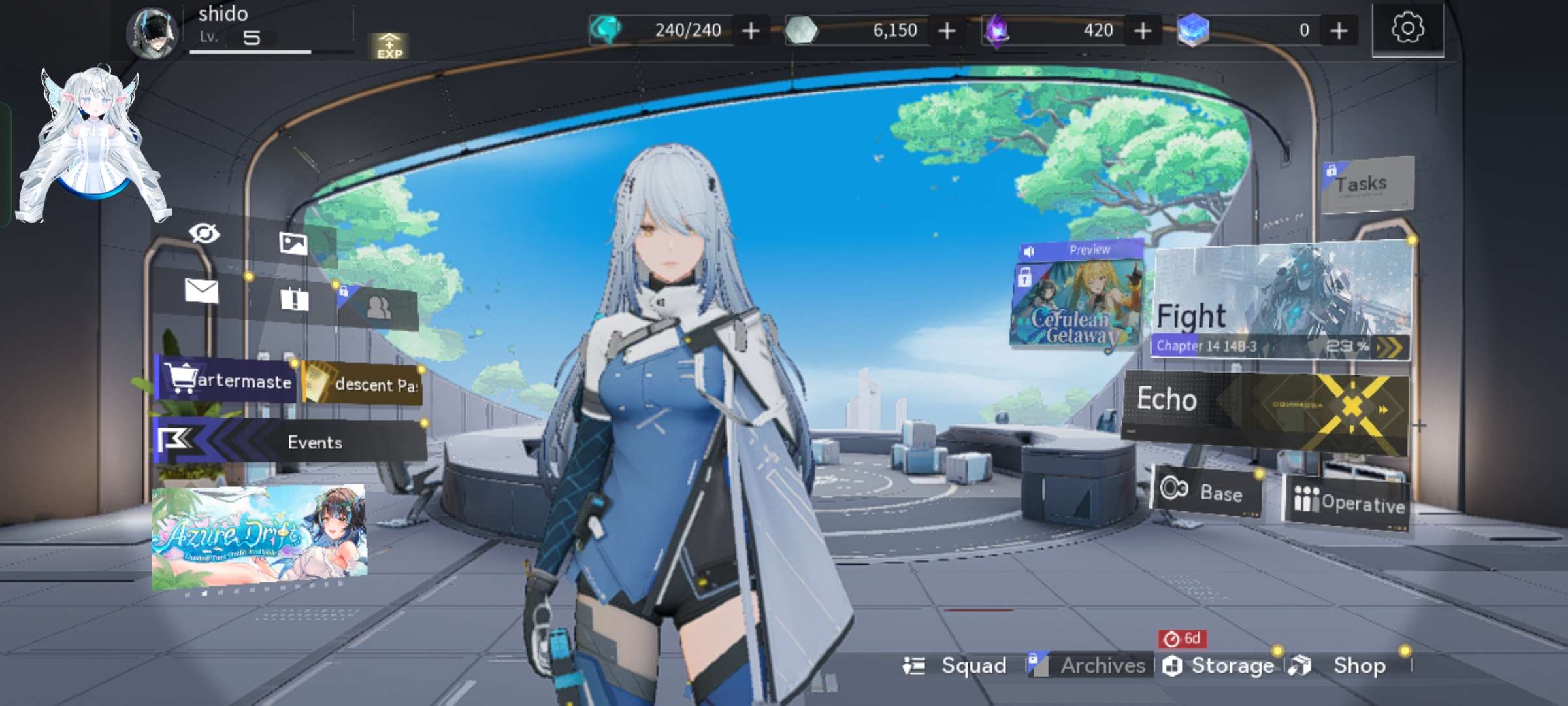This screenshot has height=706, width=1568.
Task: Open the notice exclamation icon
Action: pyautogui.click(x=294, y=300)
